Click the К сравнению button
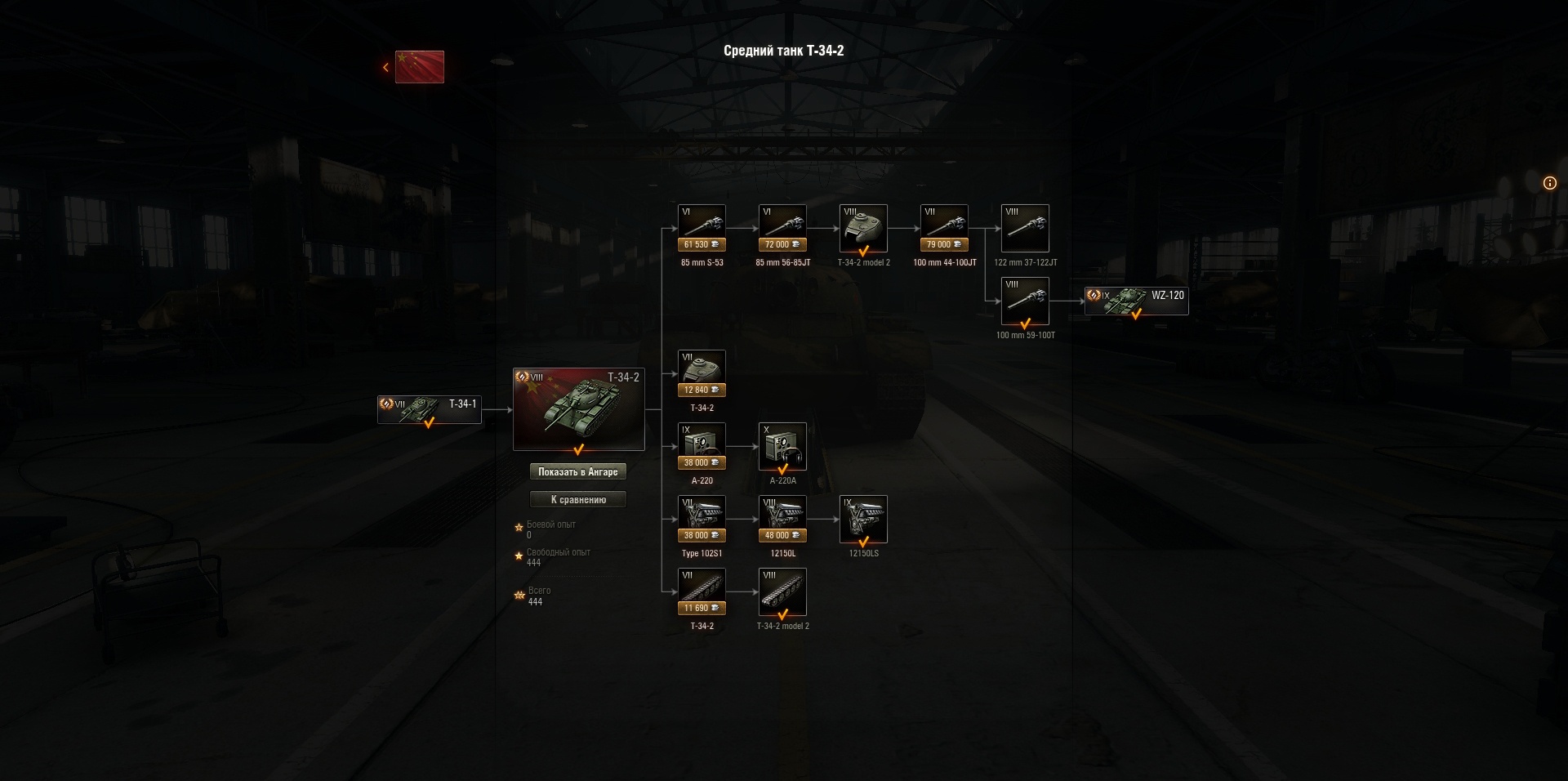This screenshot has width=1568, height=781. click(x=579, y=499)
